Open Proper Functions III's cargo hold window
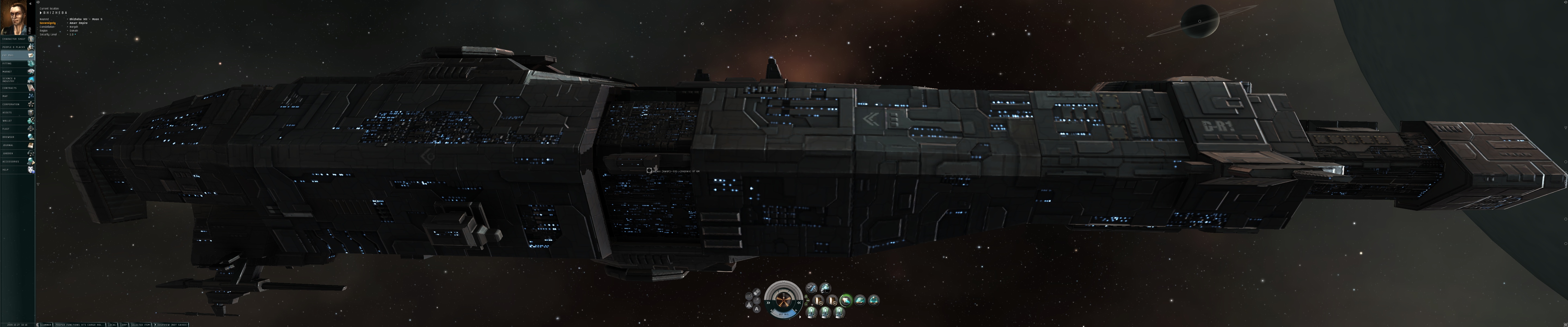Screen dimensions: 1568x327 [79, 325]
